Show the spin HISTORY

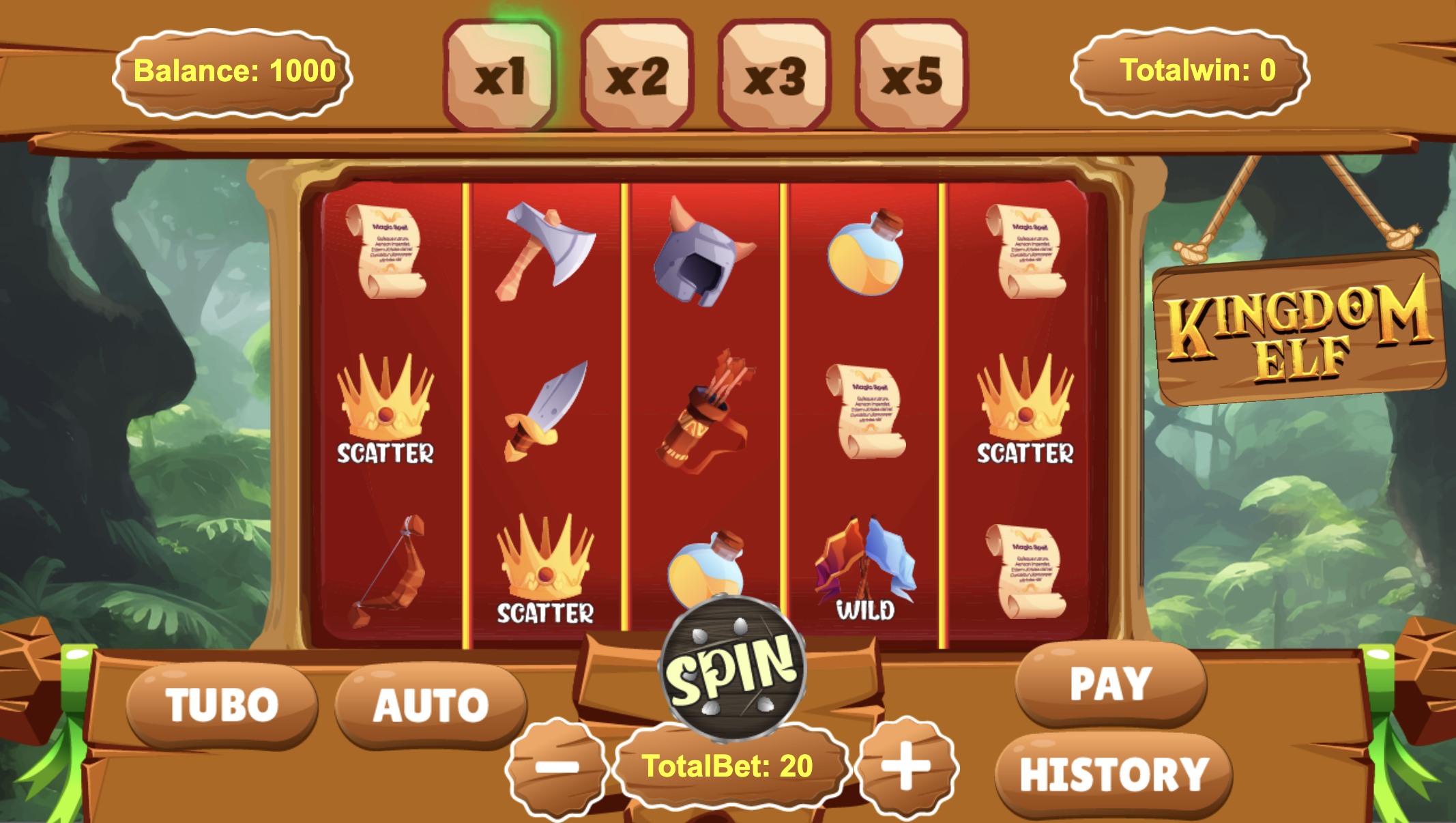(x=1113, y=775)
